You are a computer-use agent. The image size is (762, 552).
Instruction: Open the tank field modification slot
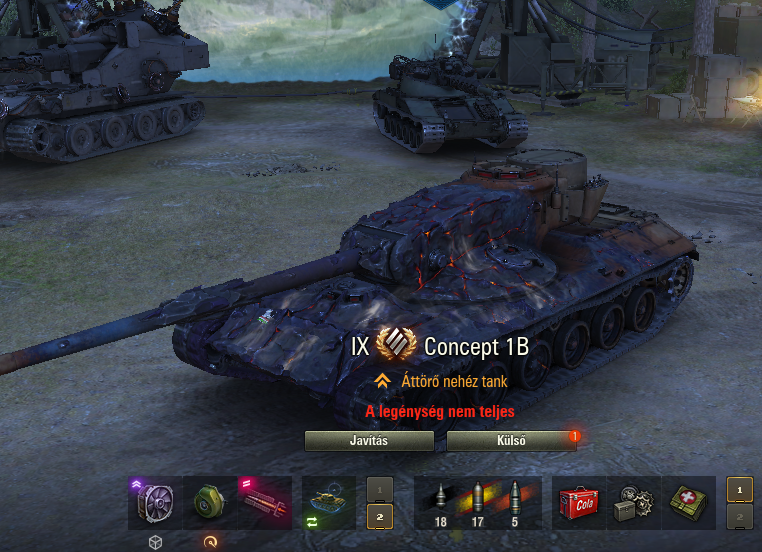coord(329,502)
